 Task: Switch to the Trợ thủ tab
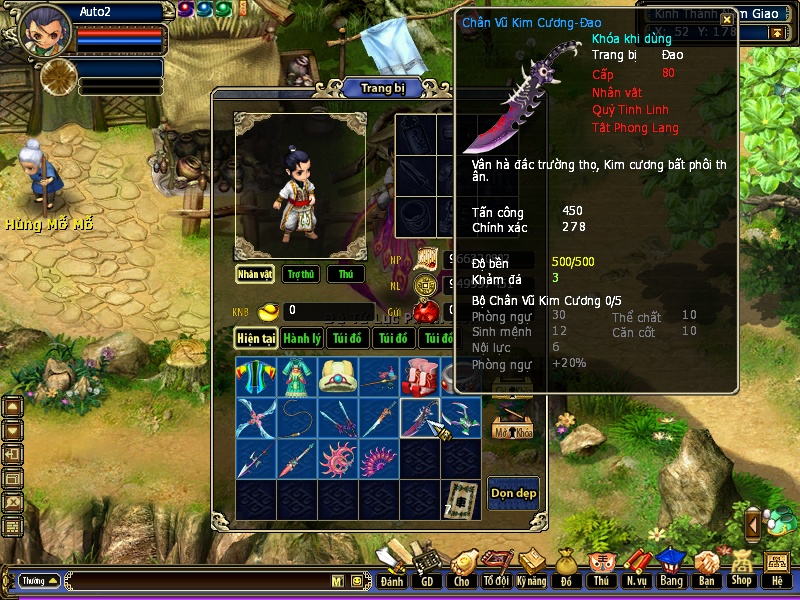tap(300, 274)
